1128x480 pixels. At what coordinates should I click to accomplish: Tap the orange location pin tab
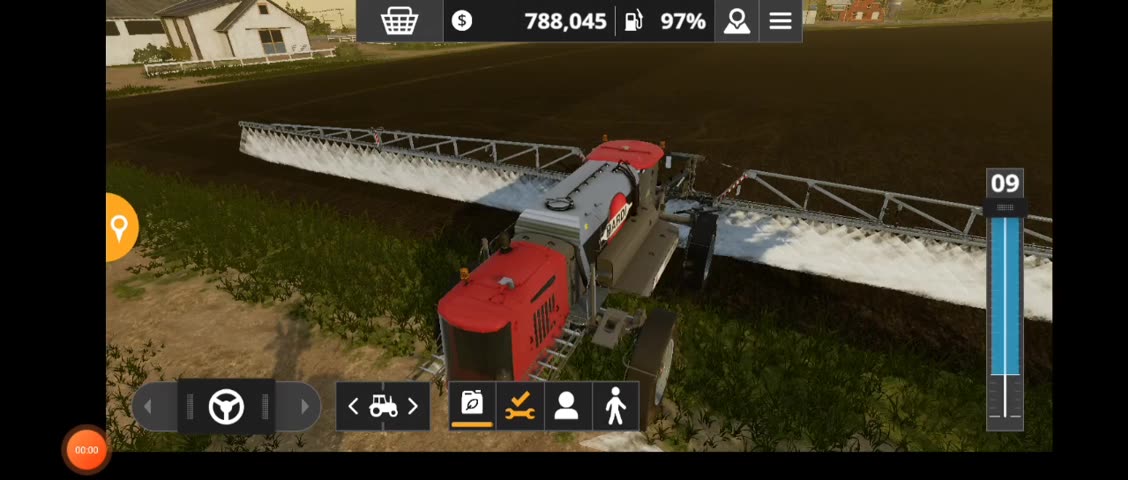[119, 228]
